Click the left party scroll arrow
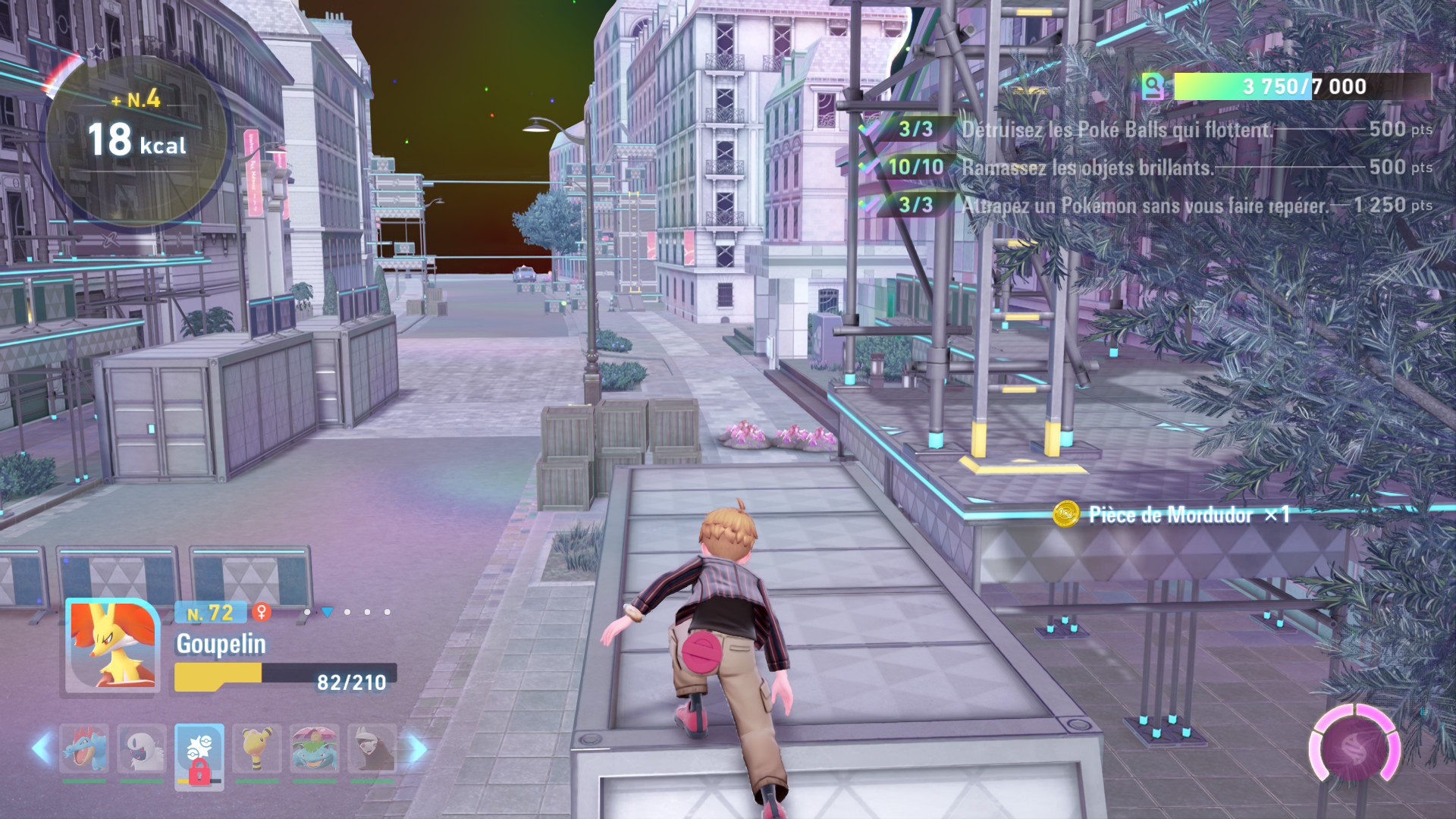1456x819 pixels. [42, 749]
